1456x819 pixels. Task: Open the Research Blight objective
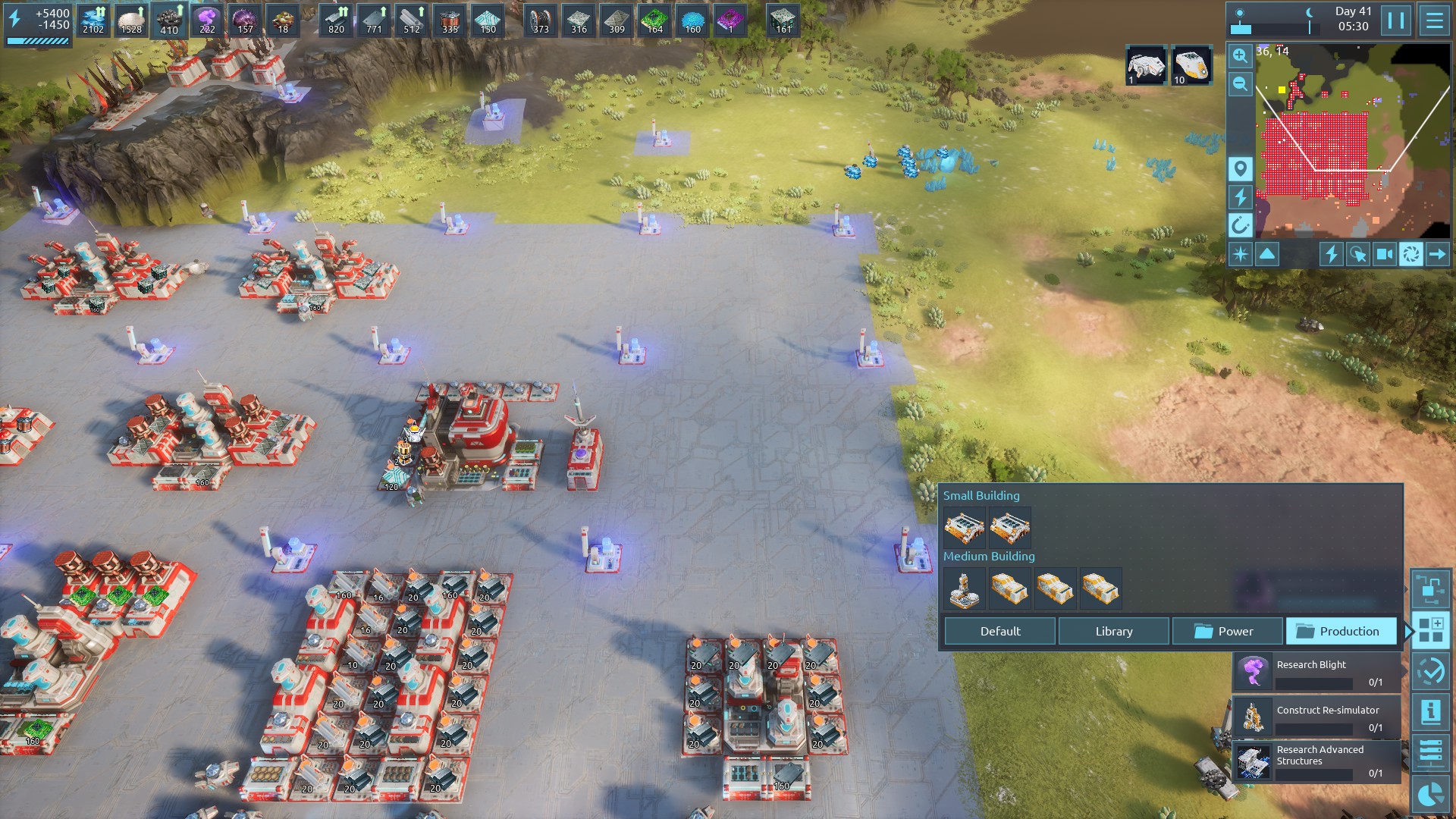click(1316, 673)
